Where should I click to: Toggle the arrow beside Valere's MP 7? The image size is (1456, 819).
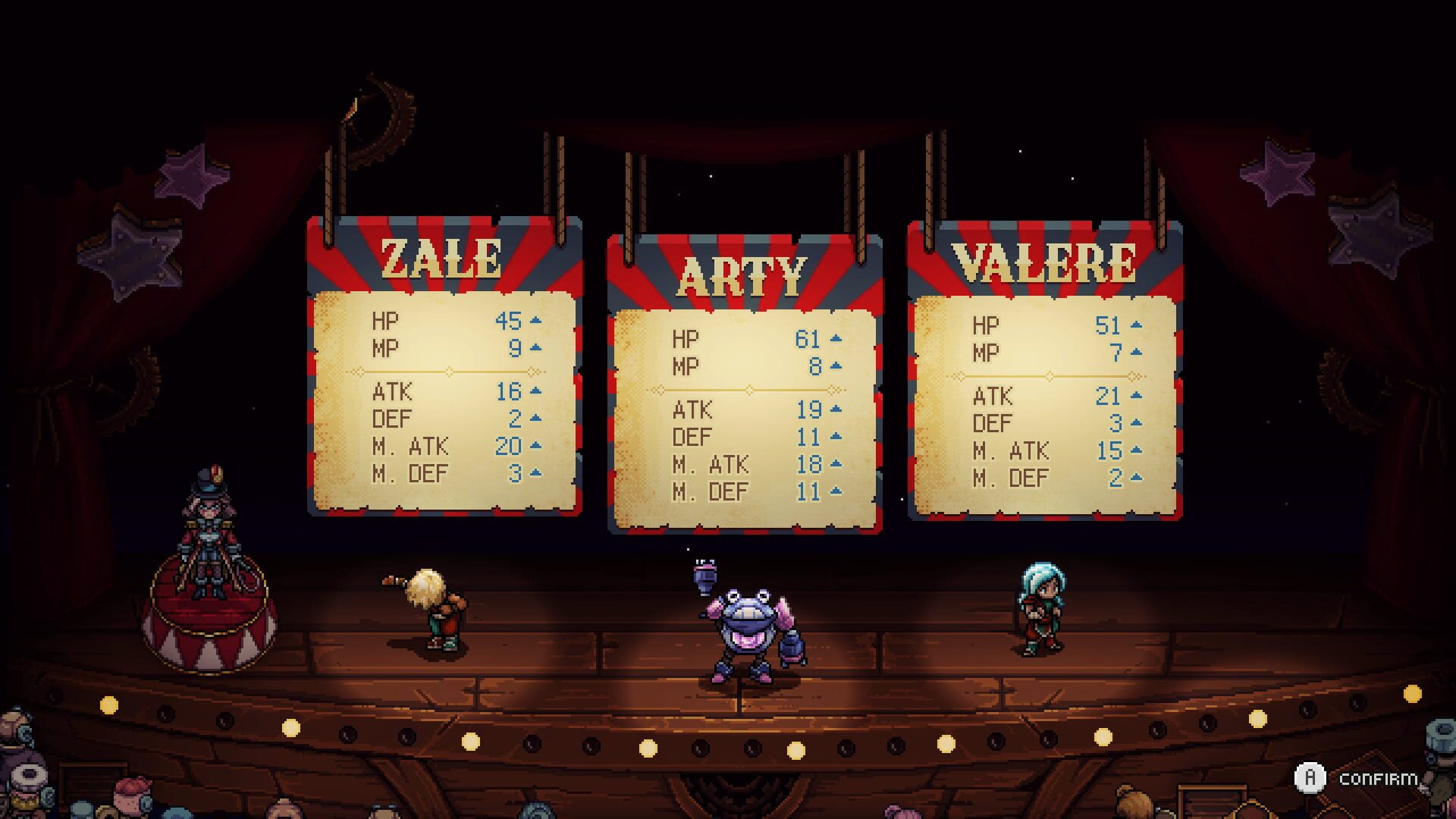click(1135, 352)
